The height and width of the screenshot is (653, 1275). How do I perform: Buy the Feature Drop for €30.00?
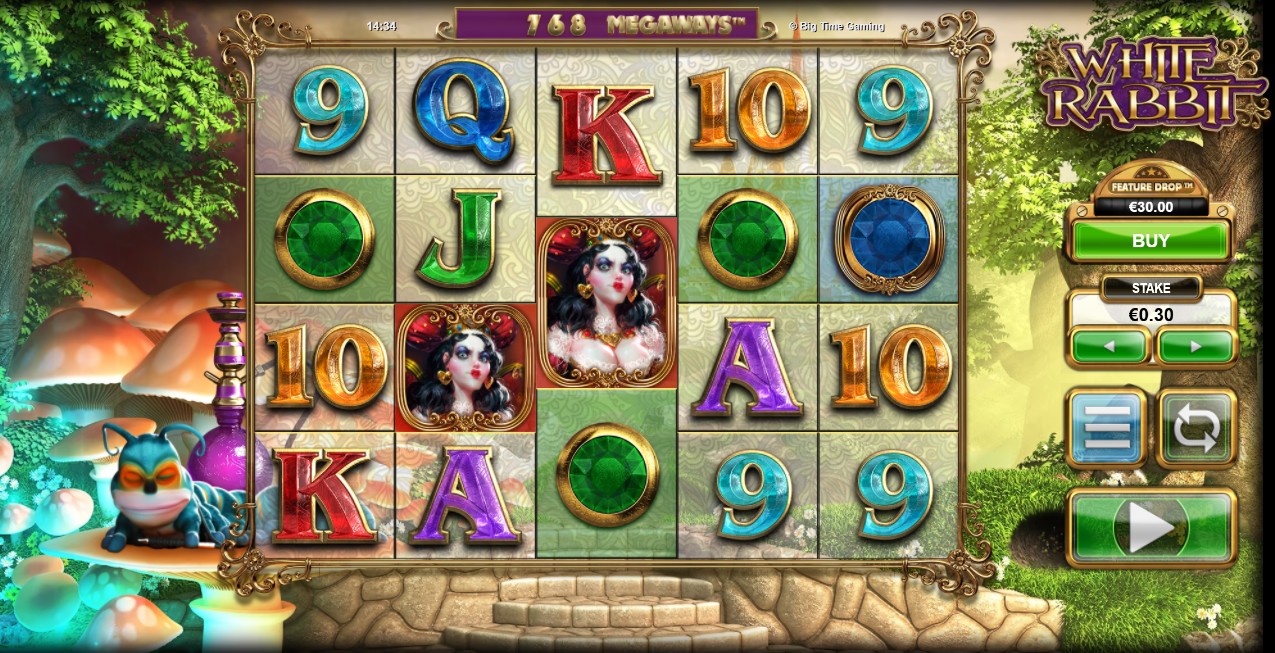(x=1150, y=241)
